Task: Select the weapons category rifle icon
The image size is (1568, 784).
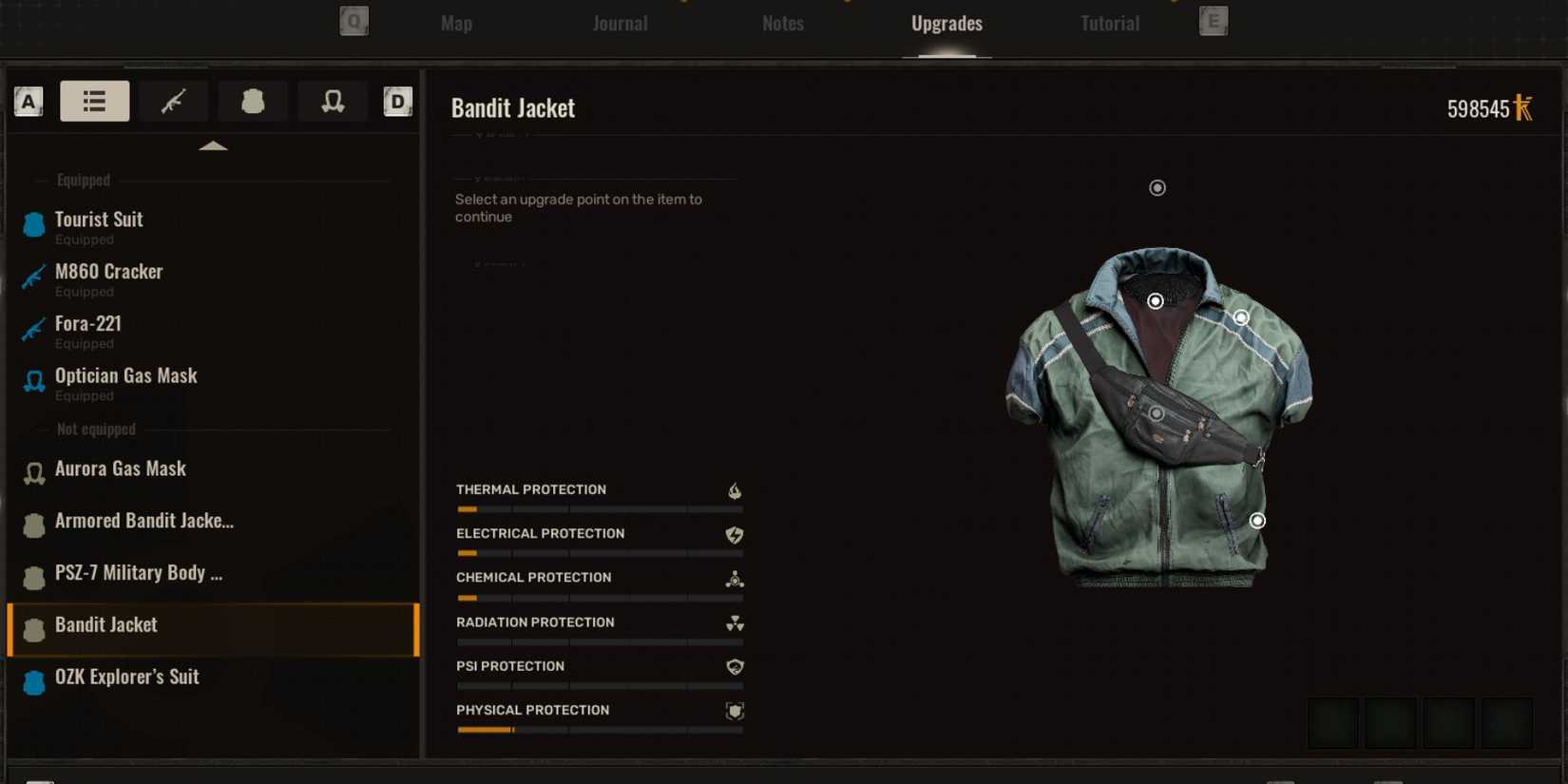Action: (x=174, y=101)
